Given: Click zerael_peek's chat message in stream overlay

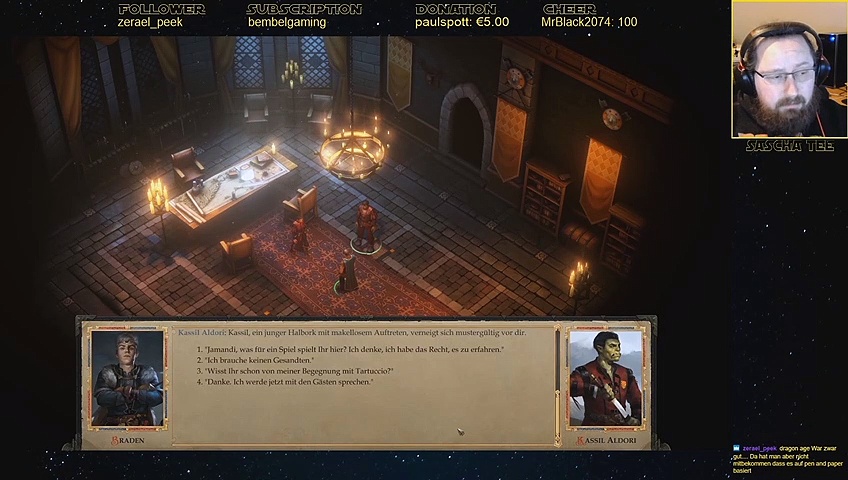Looking at the screenshot, I should [789, 459].
